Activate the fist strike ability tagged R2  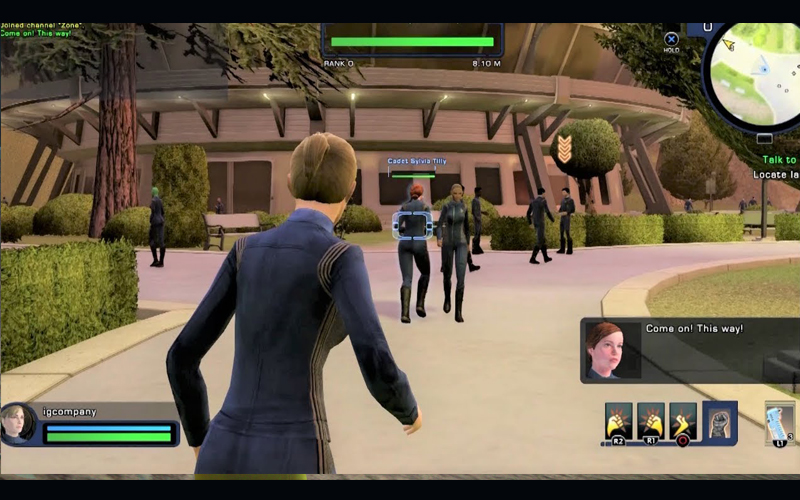click(x=619, y=419)
